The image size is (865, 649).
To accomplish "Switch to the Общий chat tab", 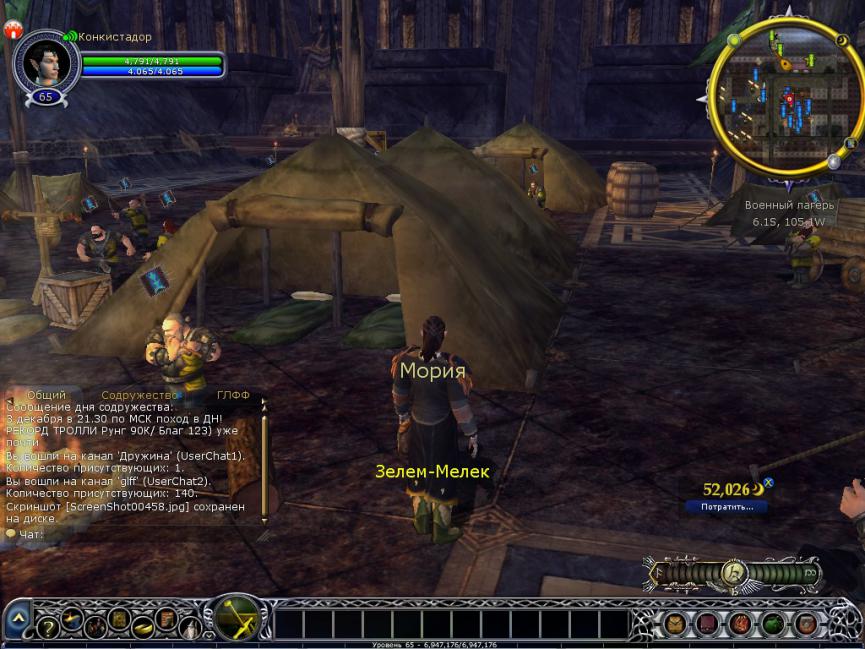I will tap(46, 395).
